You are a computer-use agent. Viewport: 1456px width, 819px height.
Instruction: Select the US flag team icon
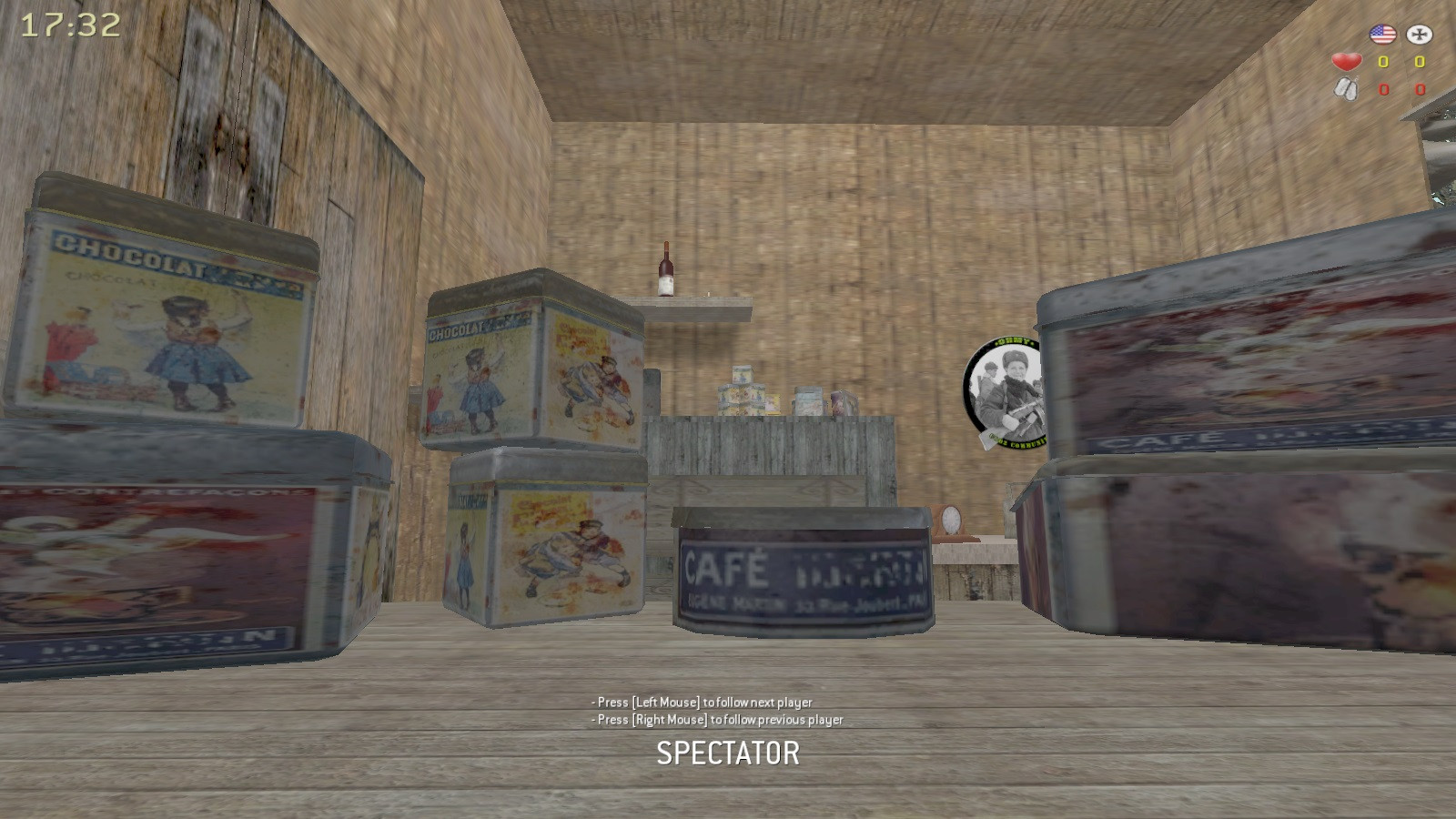point(1381,36)
